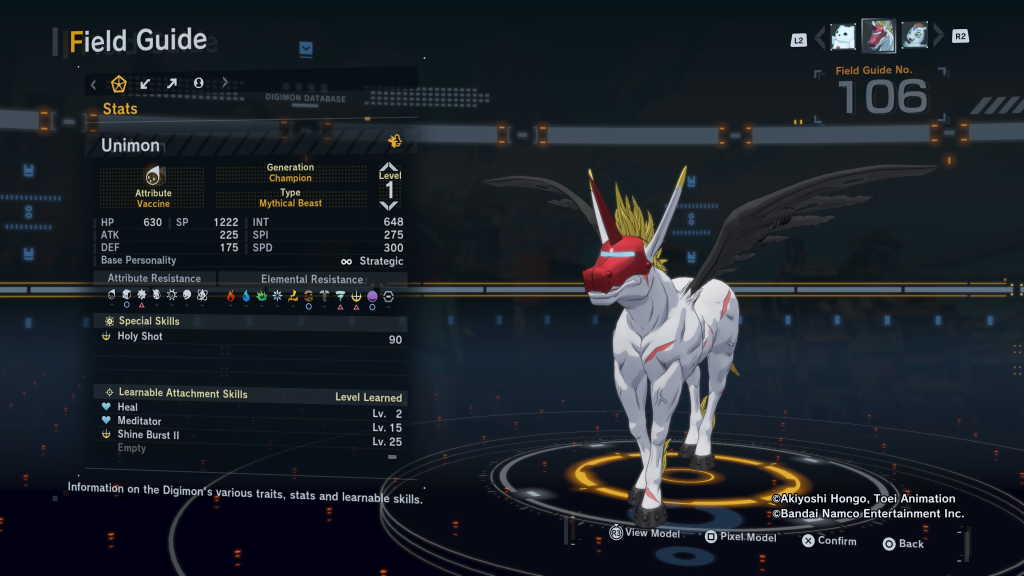Viewport: 1024px width, 576px height.
Task: Switch to the up-right arrow tab
Action: [x=171, y=83]
